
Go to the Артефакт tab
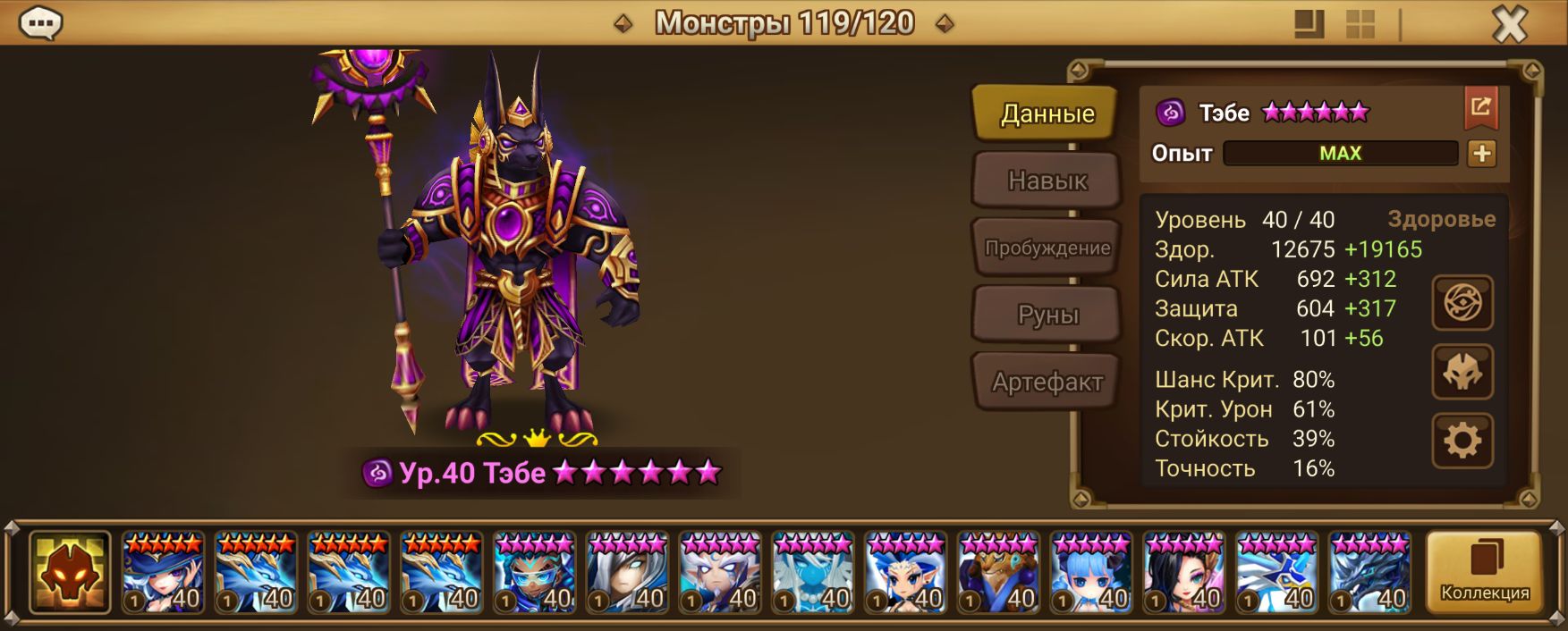[x=1047, y=382]
